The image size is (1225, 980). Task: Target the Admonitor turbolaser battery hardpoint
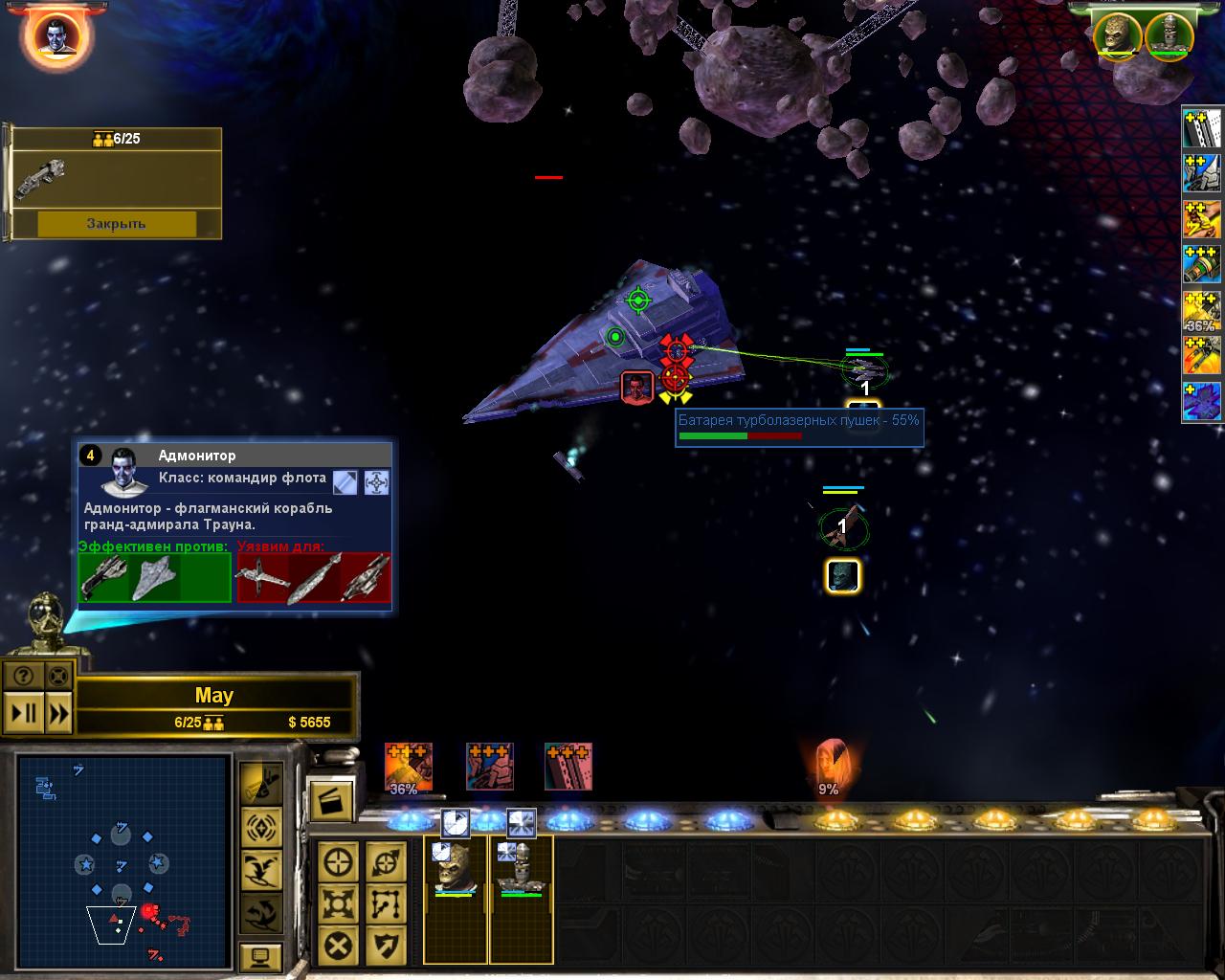(x=676, y=377)
